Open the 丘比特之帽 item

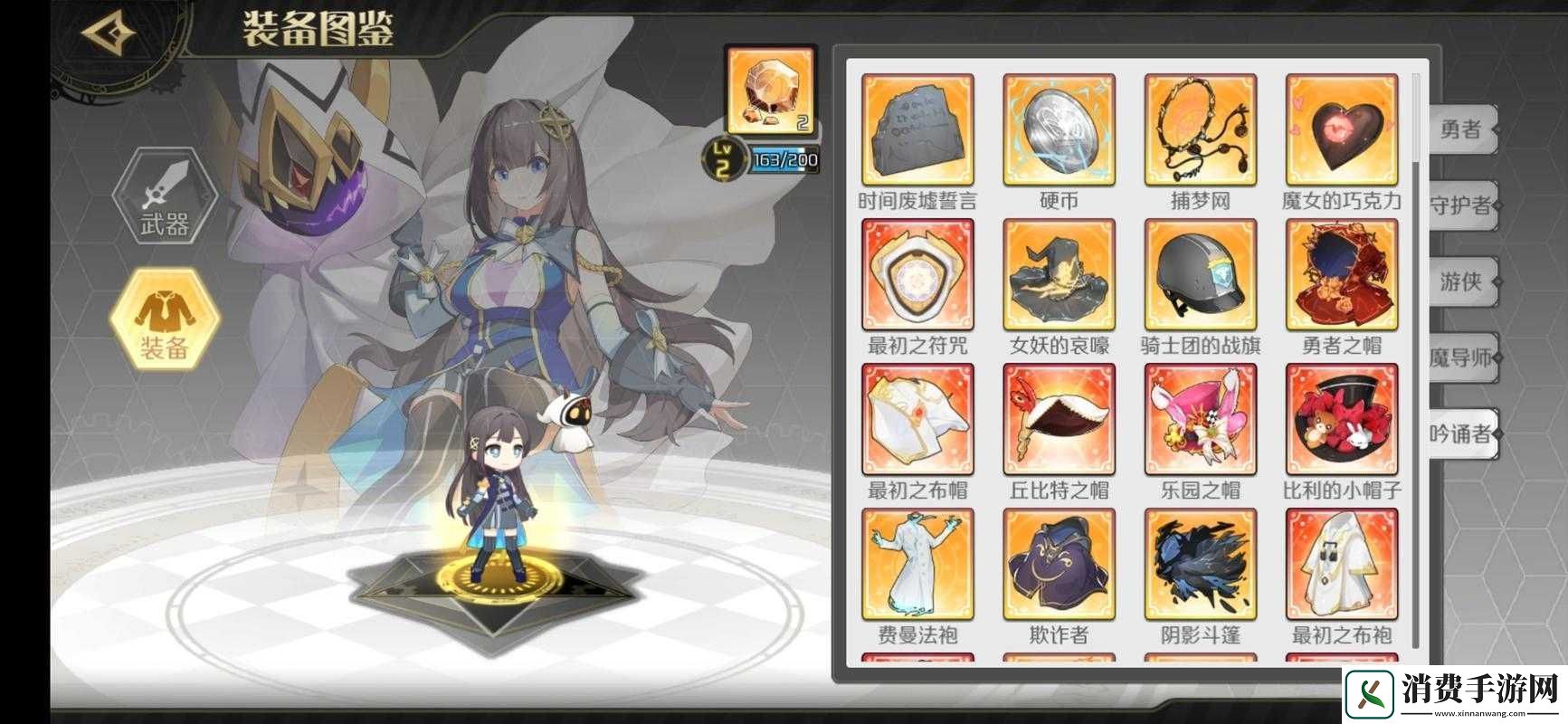pos(1059,420)
